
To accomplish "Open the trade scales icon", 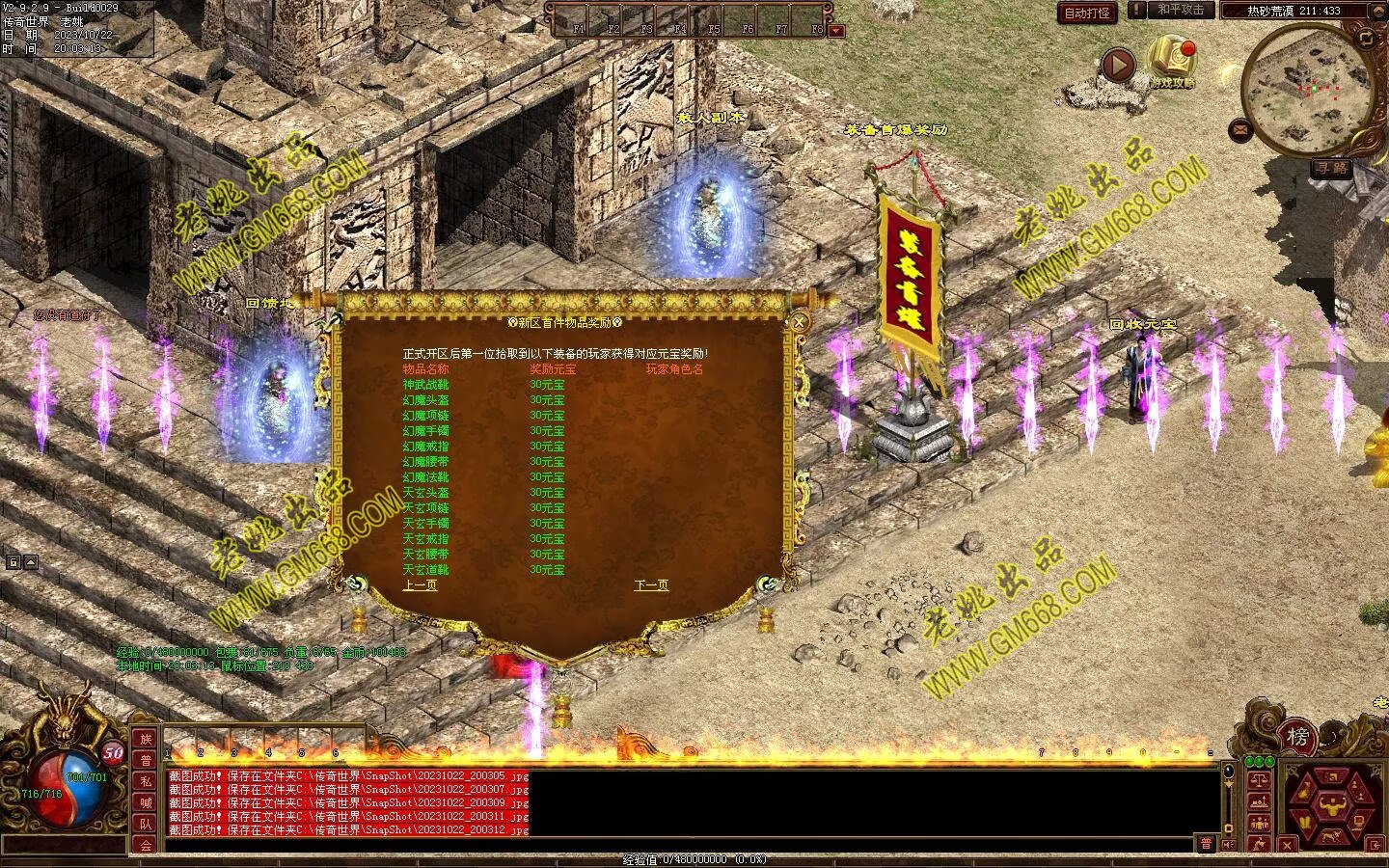I will click(x=1259, y=780).
